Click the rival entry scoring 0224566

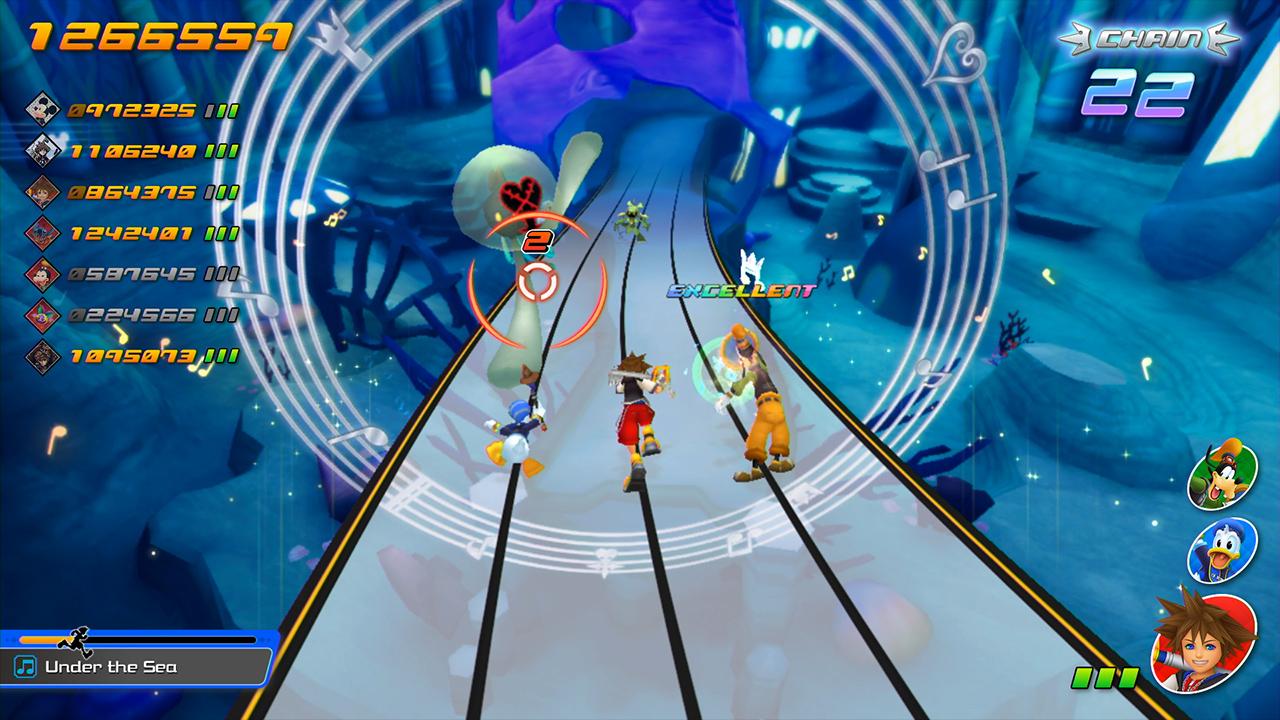[130, 315]
